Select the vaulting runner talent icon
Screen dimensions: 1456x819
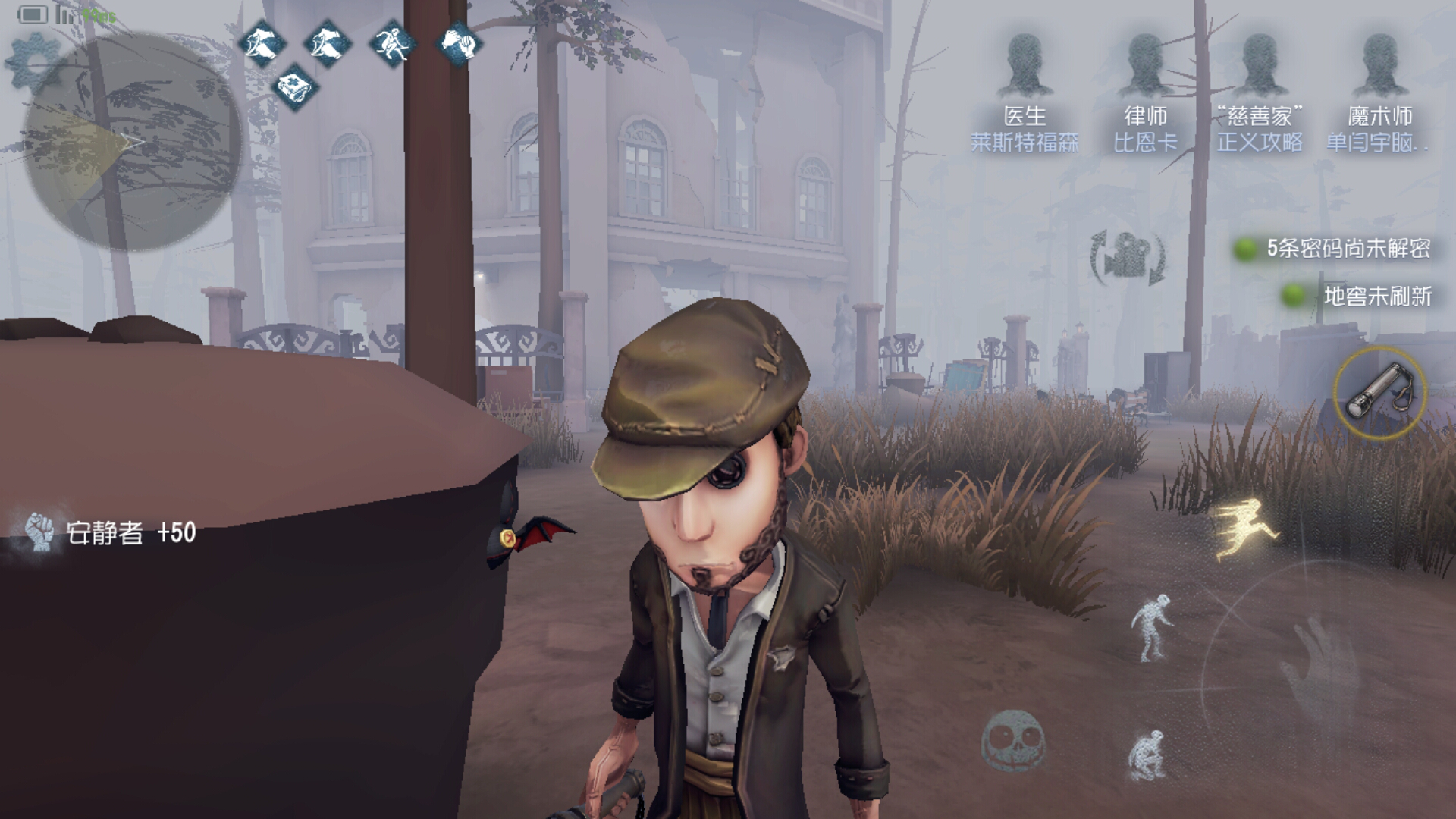[x=393, y=43]
